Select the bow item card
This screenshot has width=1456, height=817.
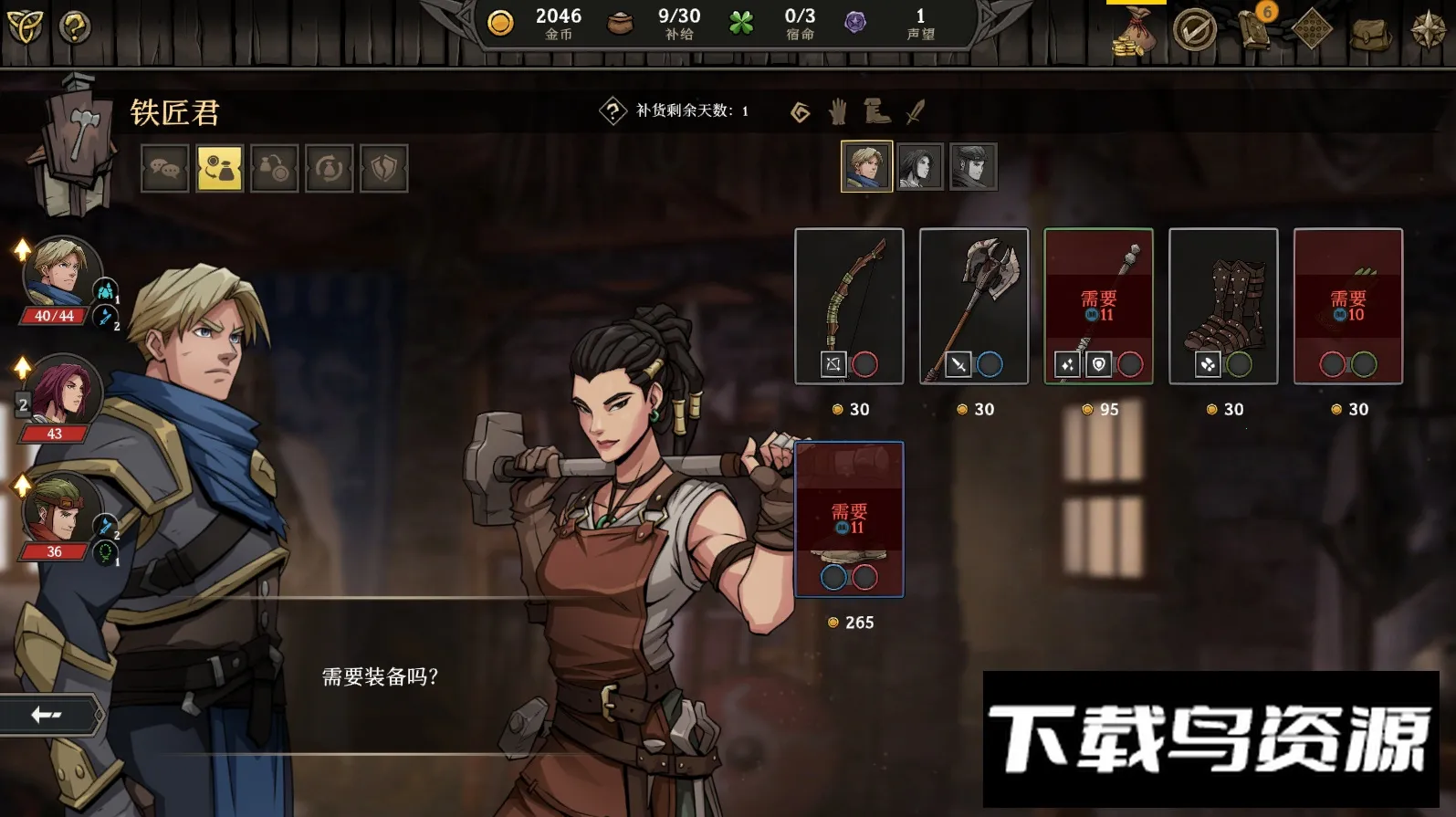(x=849, y=306)
